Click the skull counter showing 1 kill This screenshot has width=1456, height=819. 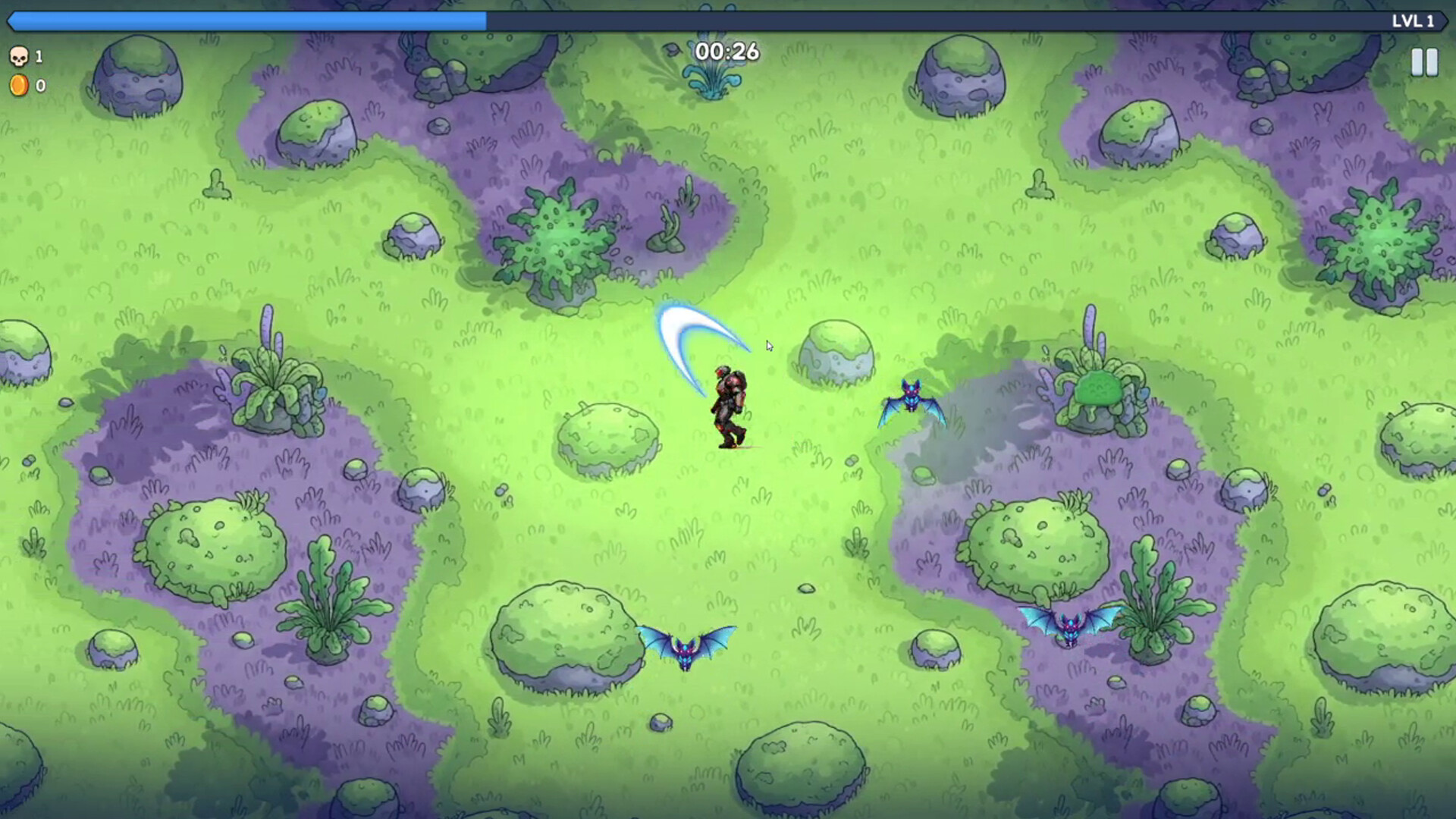(30, 57)
